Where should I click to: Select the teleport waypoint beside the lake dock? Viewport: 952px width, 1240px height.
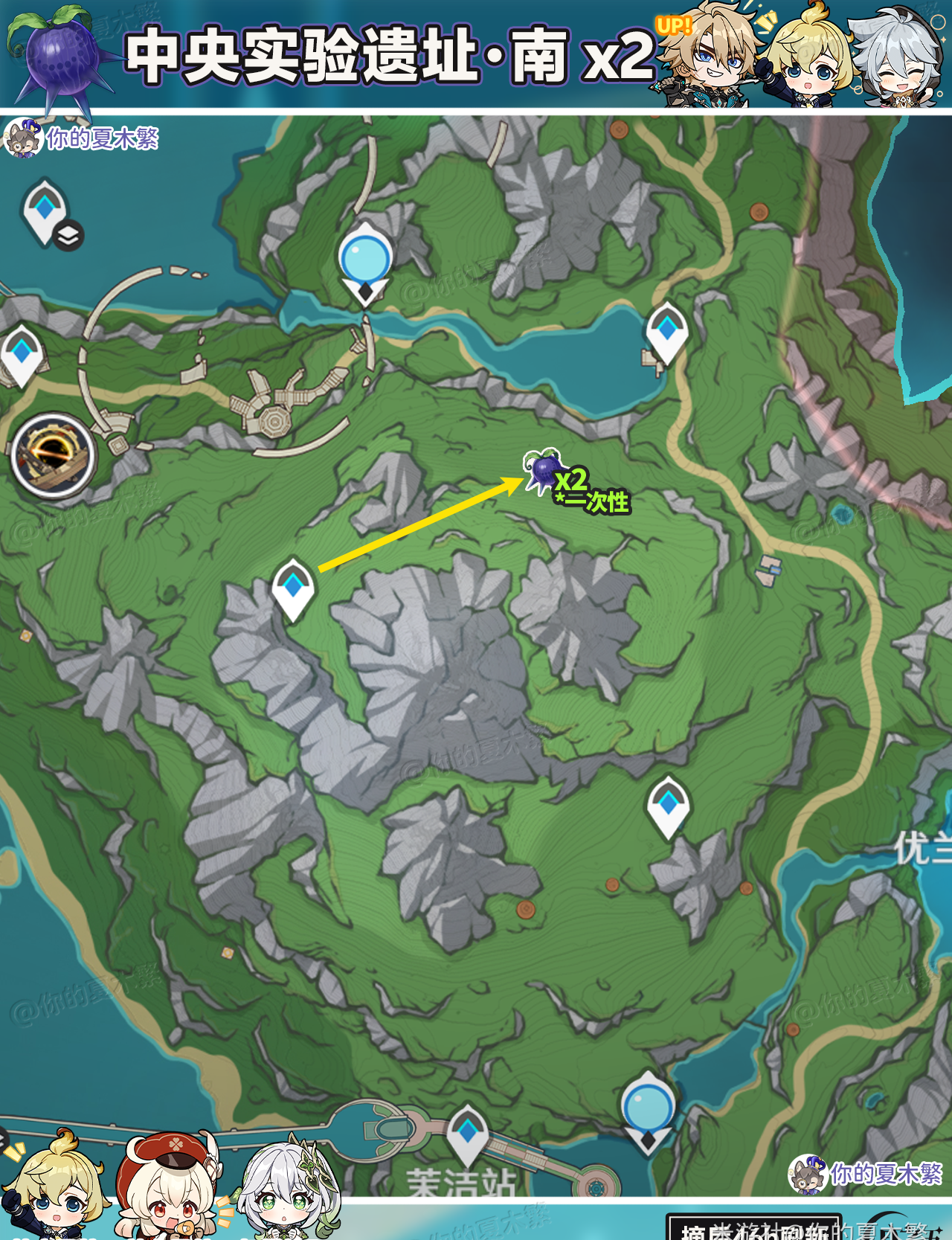tap(666, 332)
